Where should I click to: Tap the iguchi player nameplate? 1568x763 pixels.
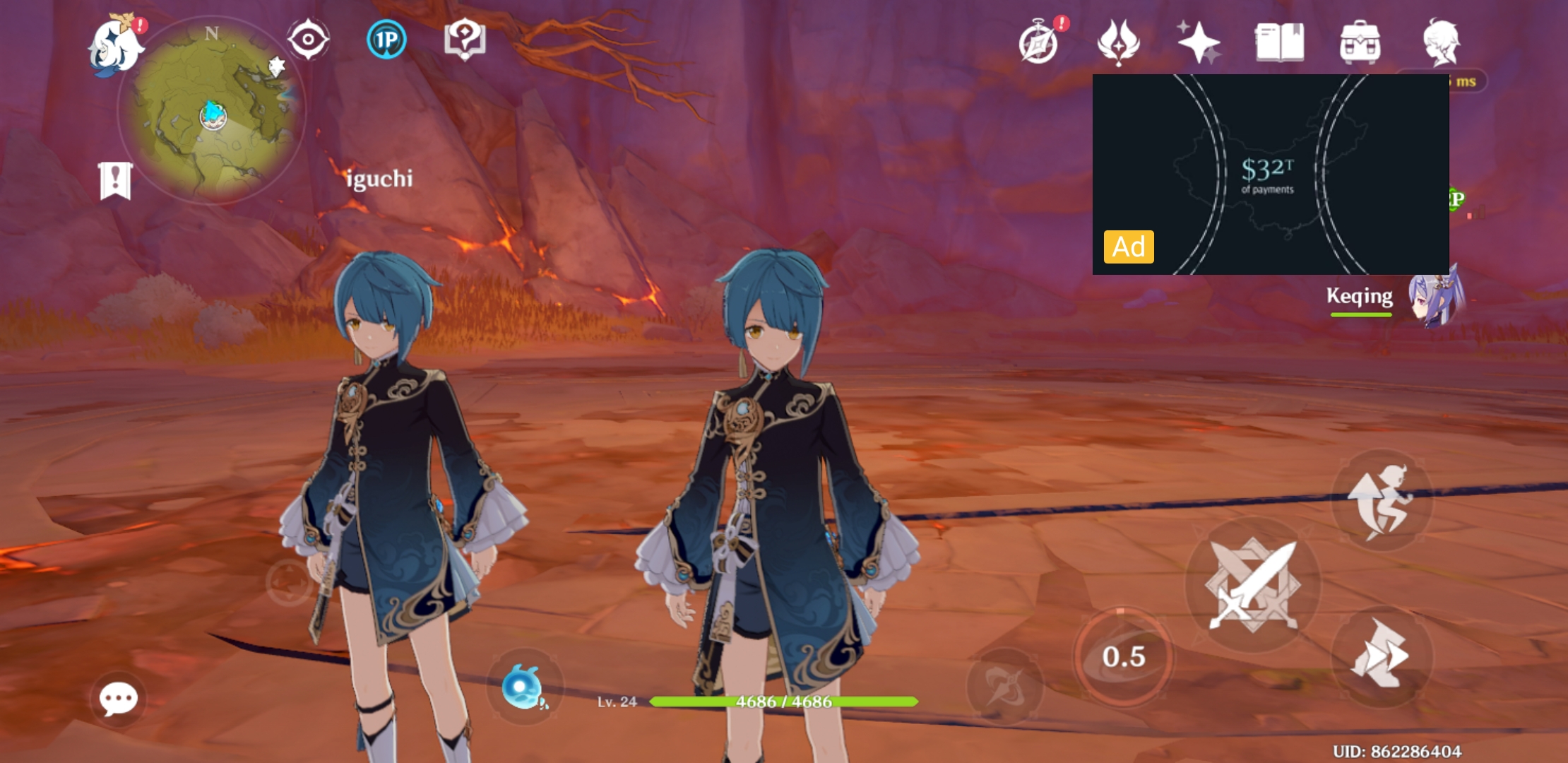tap(379, 180)
